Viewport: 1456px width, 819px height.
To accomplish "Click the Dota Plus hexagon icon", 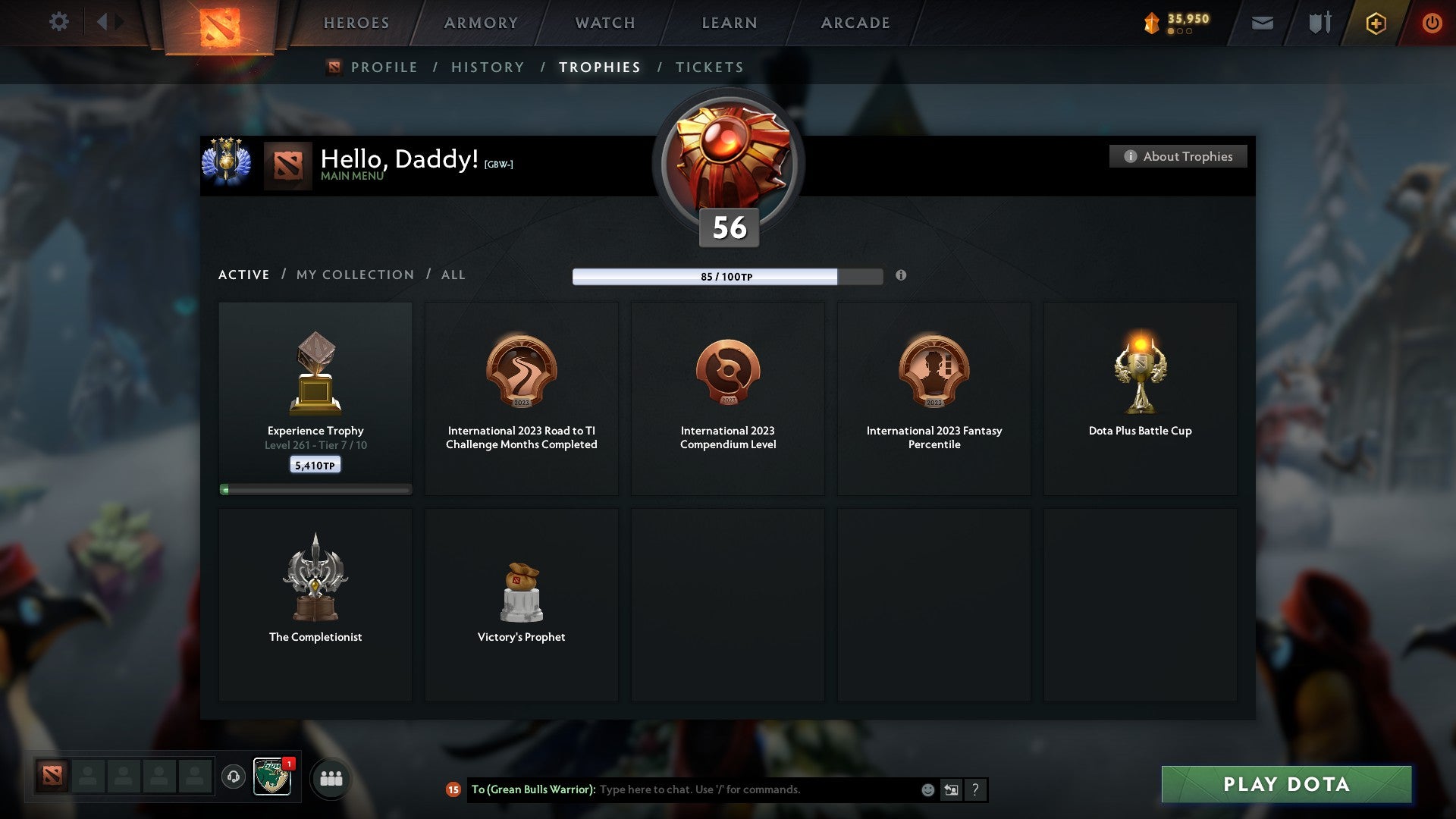I will [x=1376, y=23].
